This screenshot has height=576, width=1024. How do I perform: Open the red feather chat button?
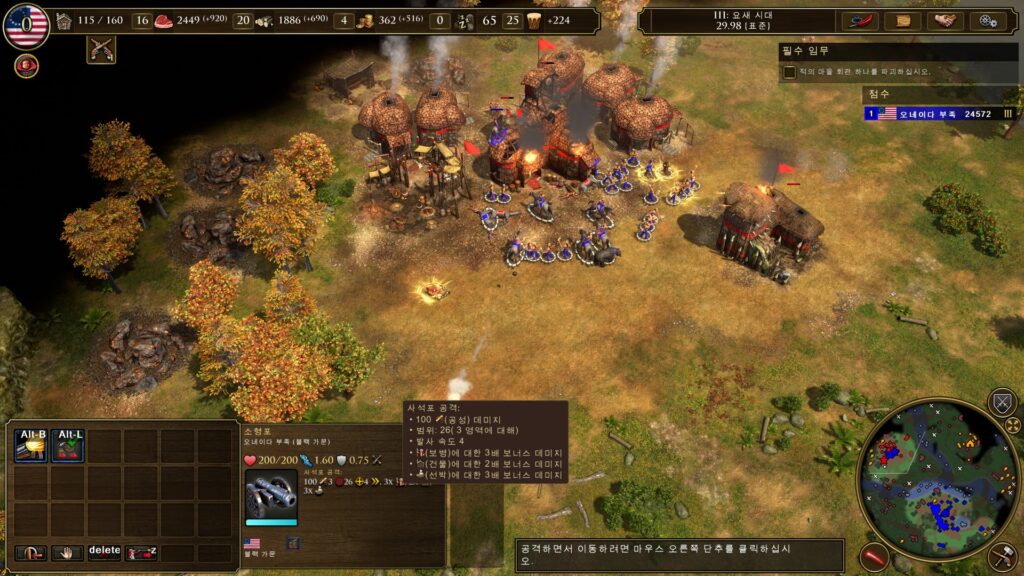point(859,20)
